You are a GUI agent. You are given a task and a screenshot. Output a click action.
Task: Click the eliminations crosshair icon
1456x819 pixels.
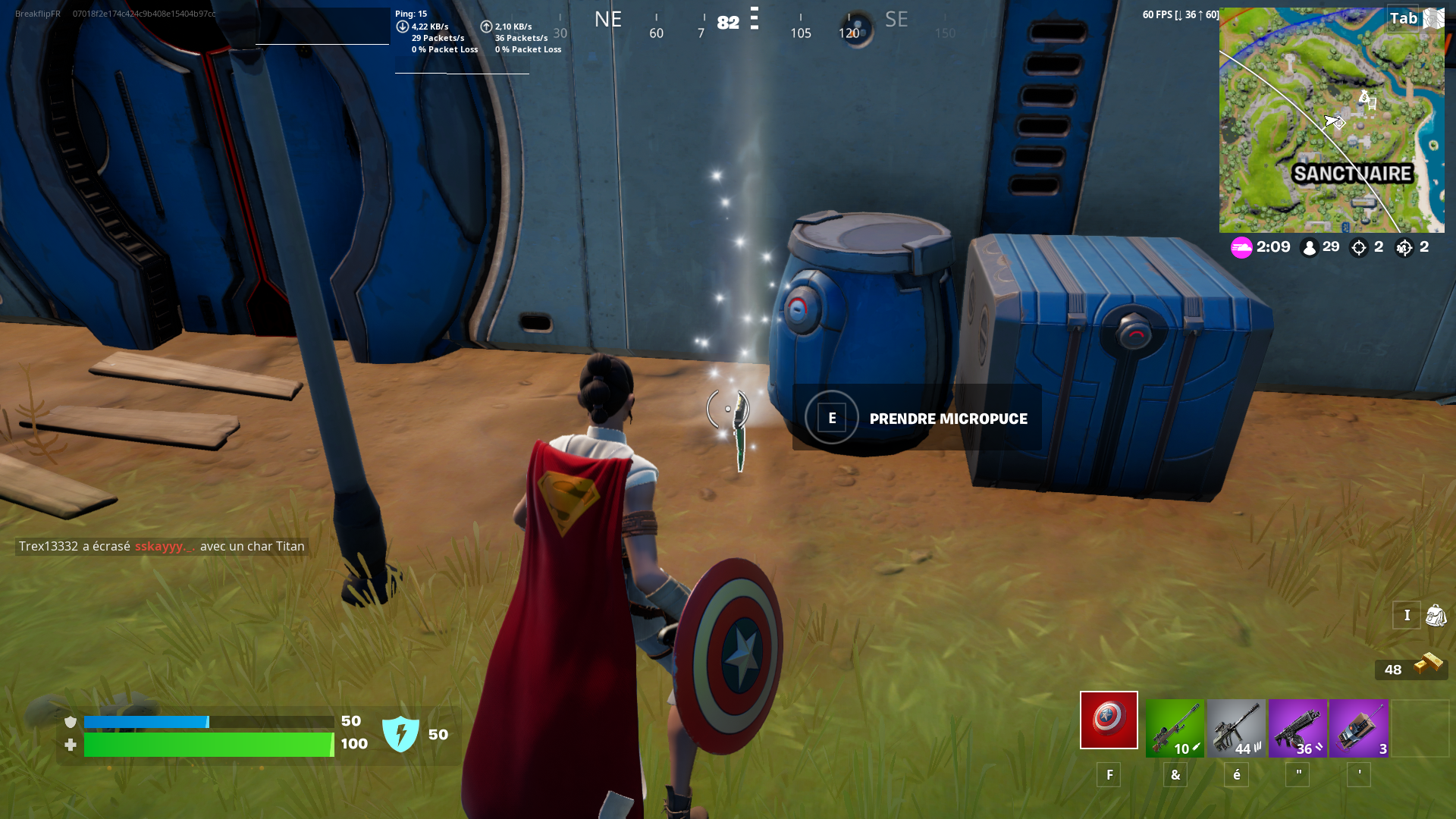tap(1358, 247)
